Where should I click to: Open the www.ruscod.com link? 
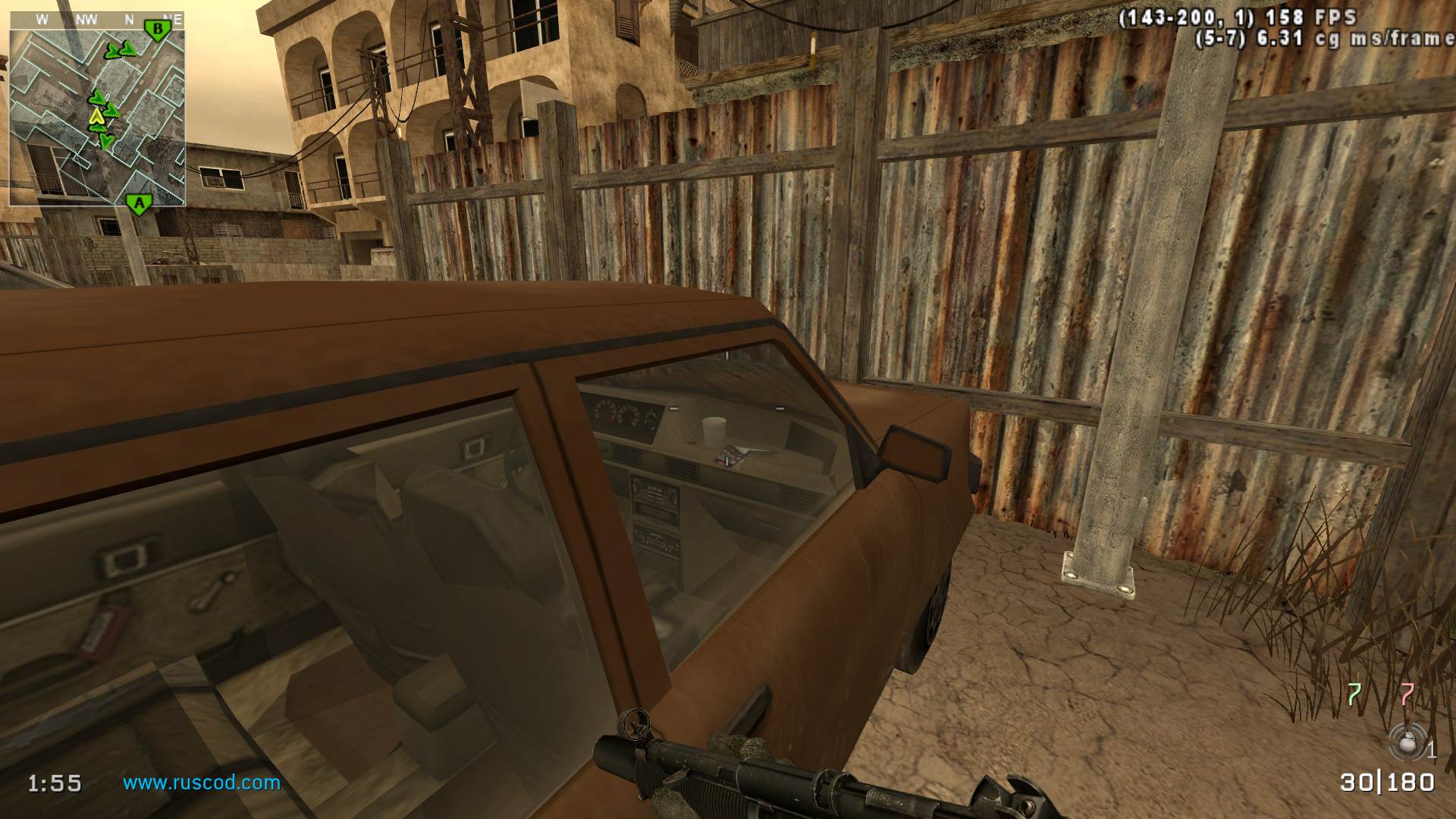(x=202, y=783)
